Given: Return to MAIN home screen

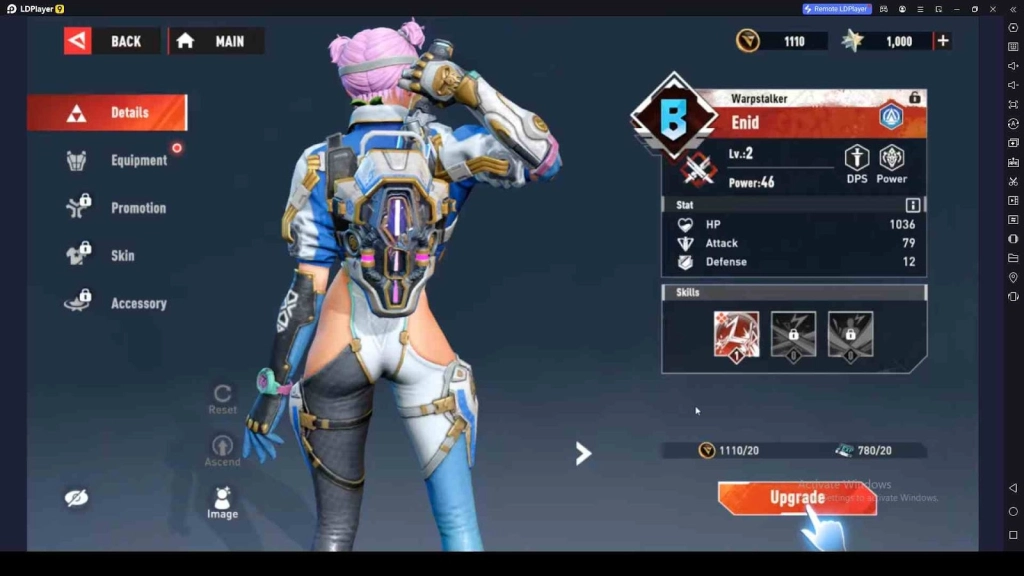Looking at the screenshot, I should pos(216,41).
